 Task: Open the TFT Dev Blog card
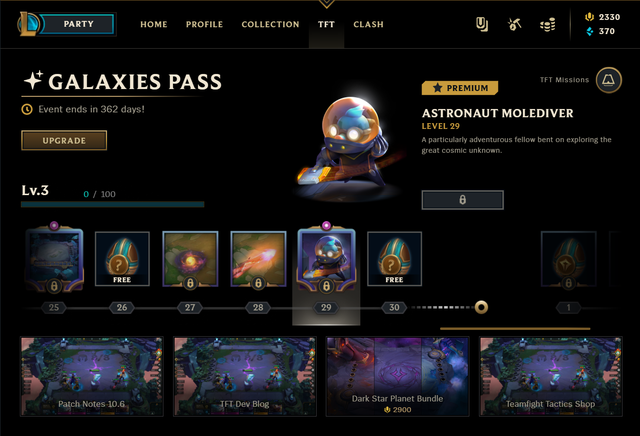click(244, 375)
